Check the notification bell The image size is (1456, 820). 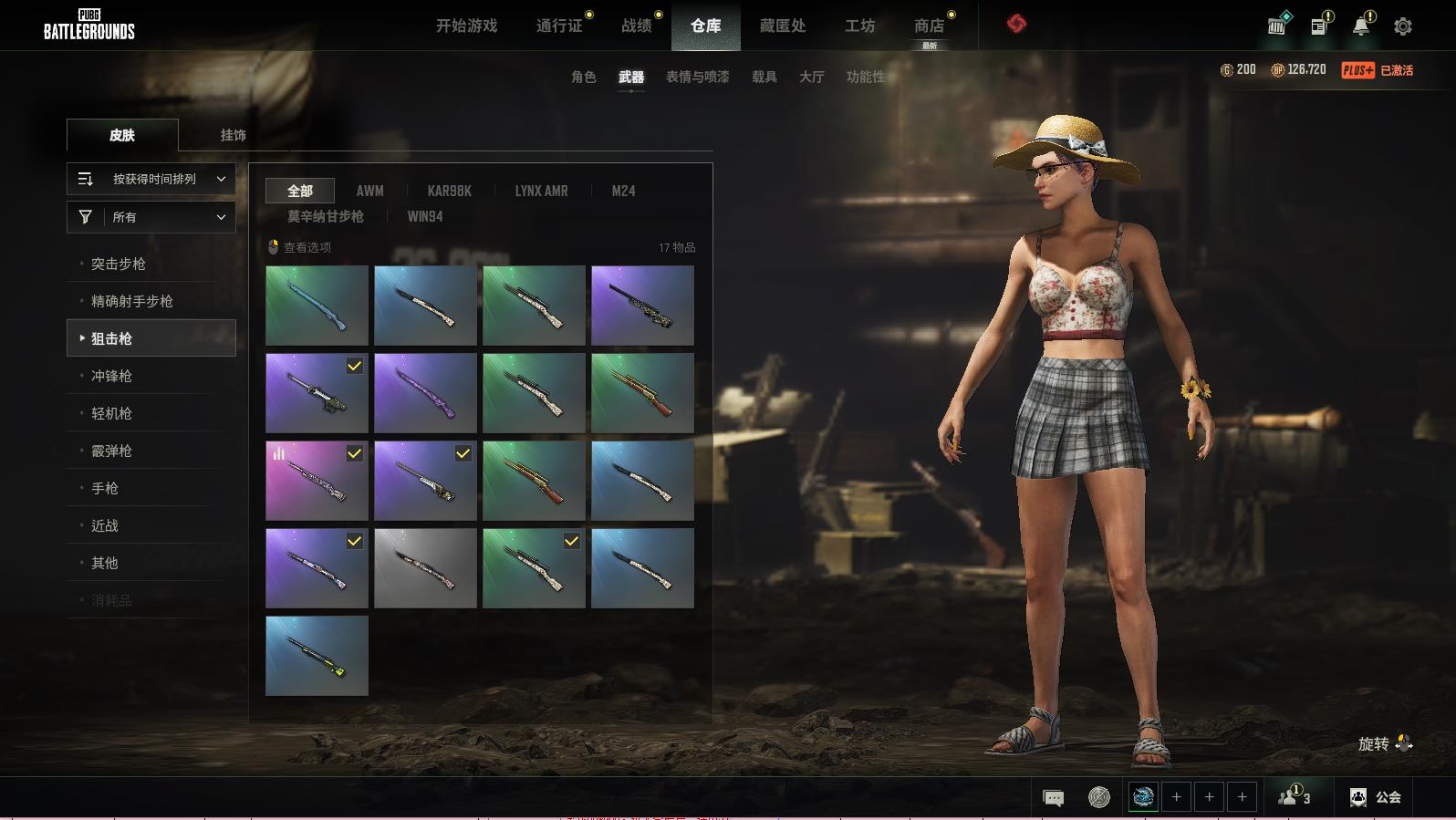pos(1361,26)
